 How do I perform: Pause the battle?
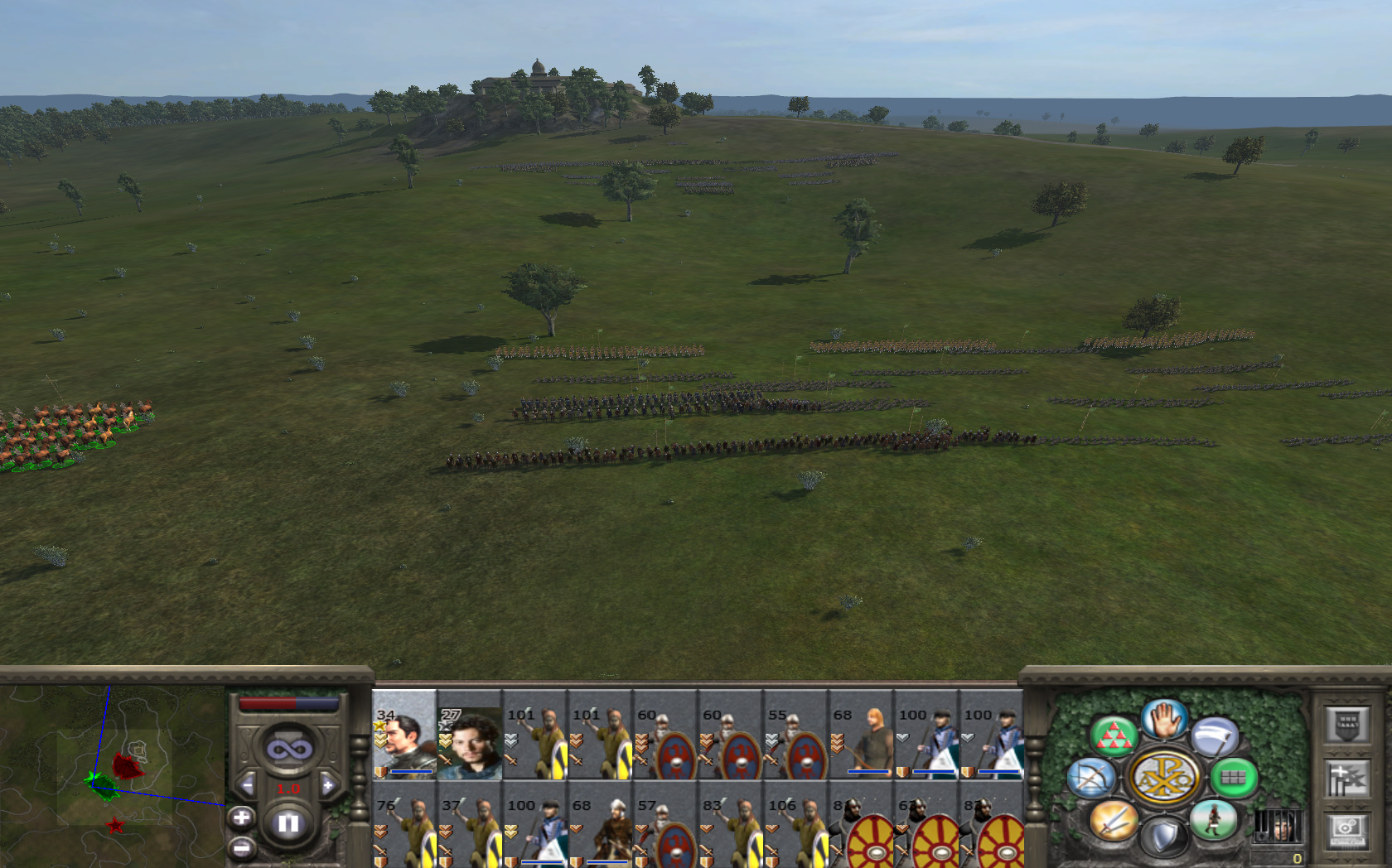[x=288, y=823]
